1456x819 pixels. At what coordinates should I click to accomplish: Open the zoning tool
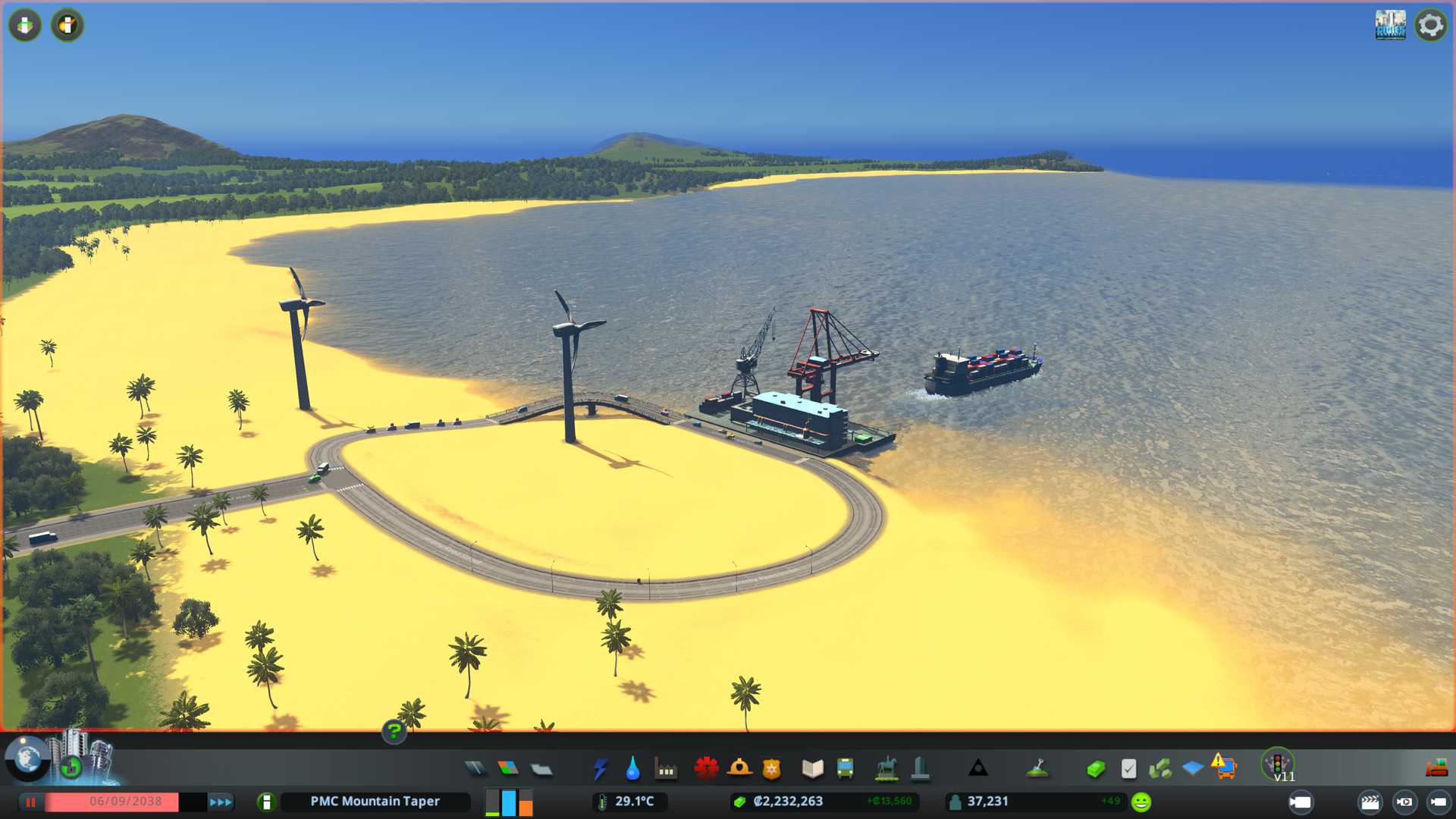coord(508,769)
